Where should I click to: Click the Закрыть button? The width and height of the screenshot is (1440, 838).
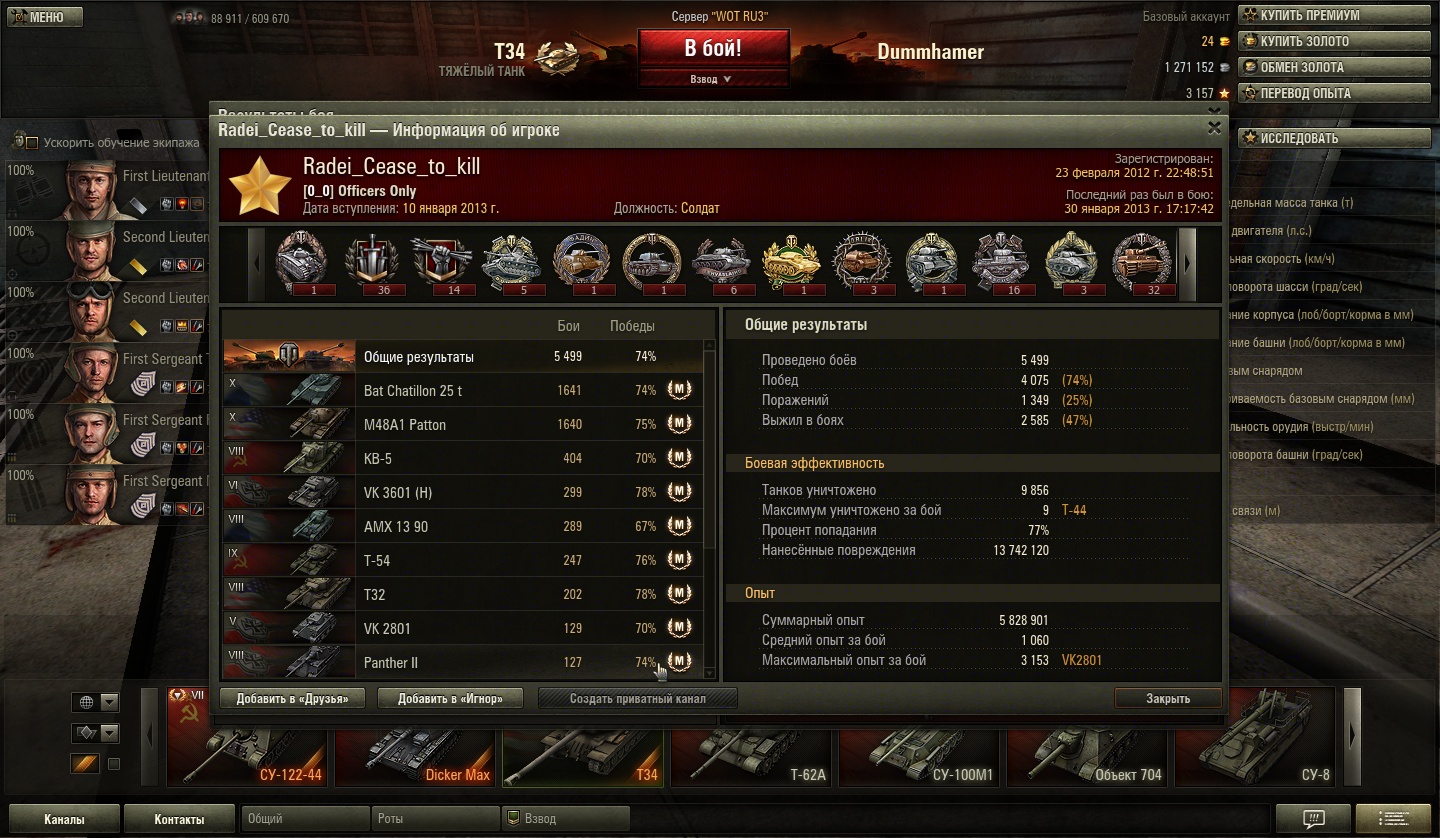click(x=1167, y=699)
